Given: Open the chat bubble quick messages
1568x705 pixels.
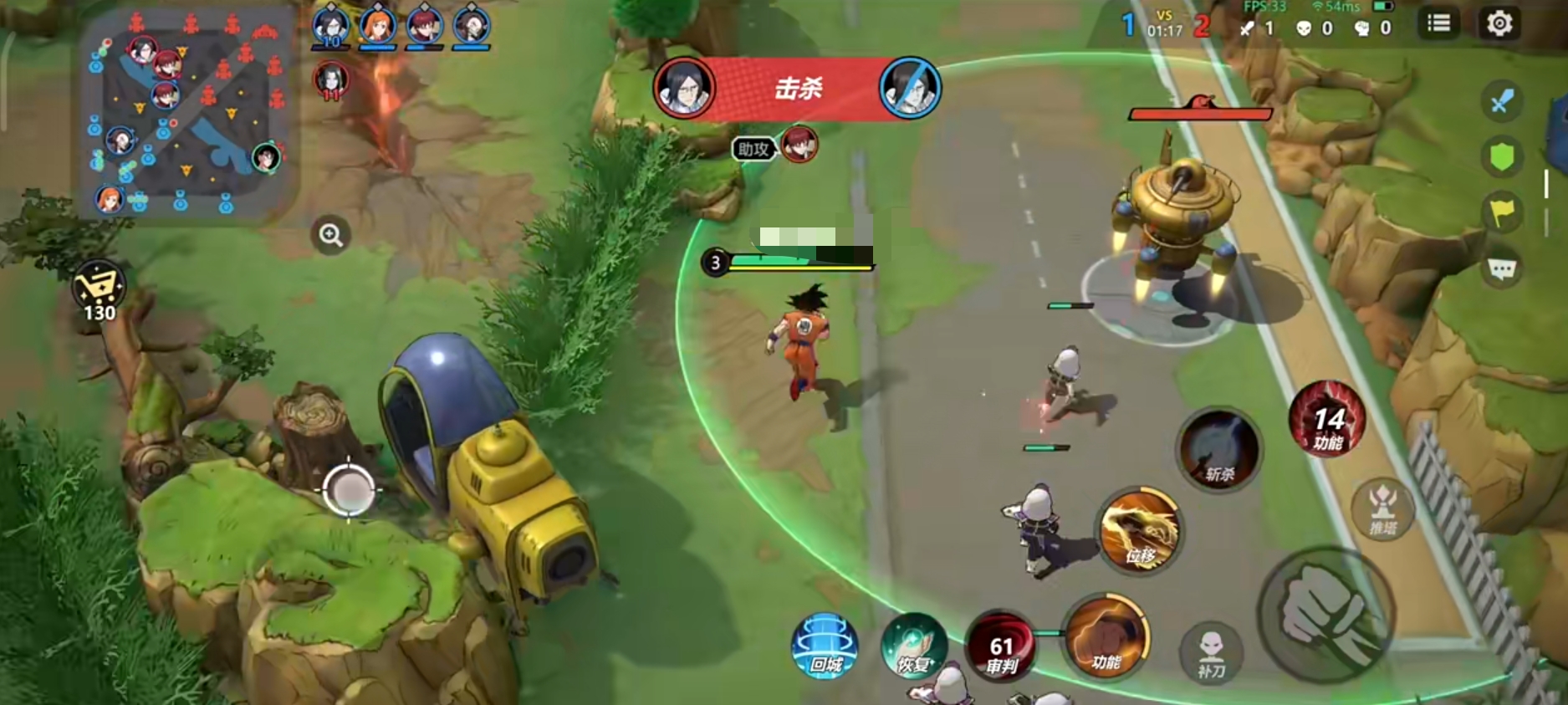Looking at the screenshot, I should point(1502,269).
